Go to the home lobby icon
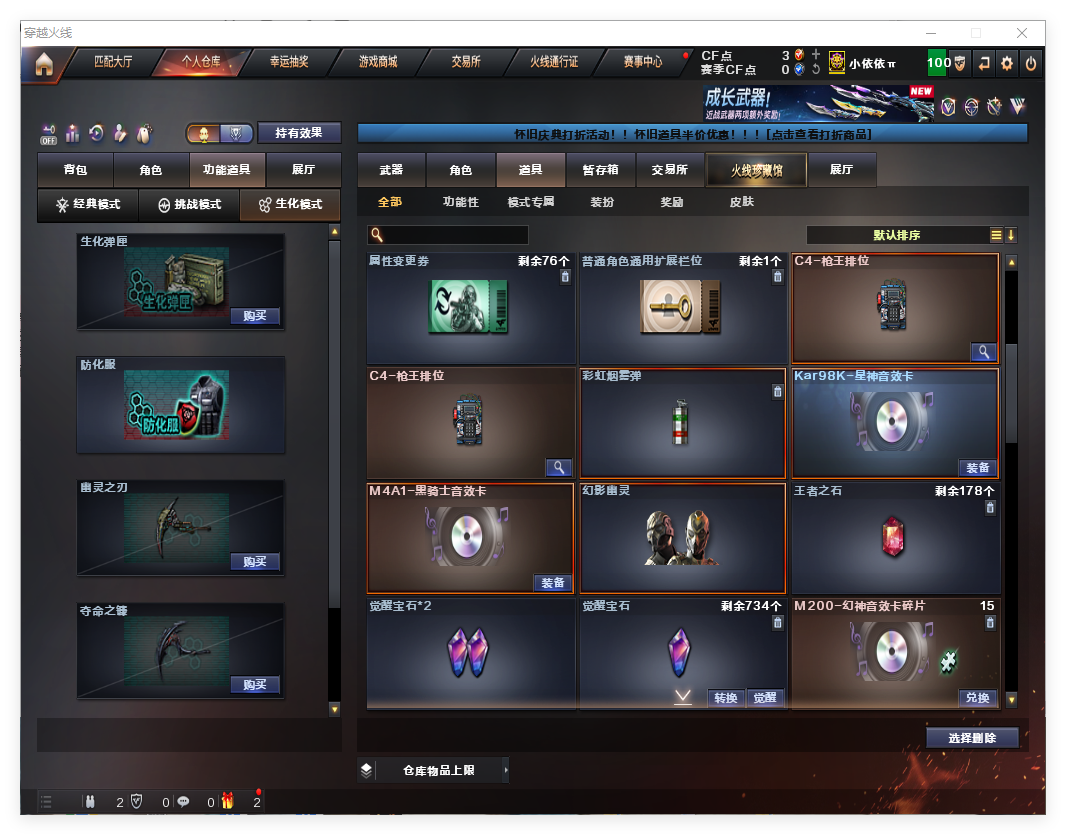Image resolution: width=1066 pixels, height=835 pixels. 43,64
